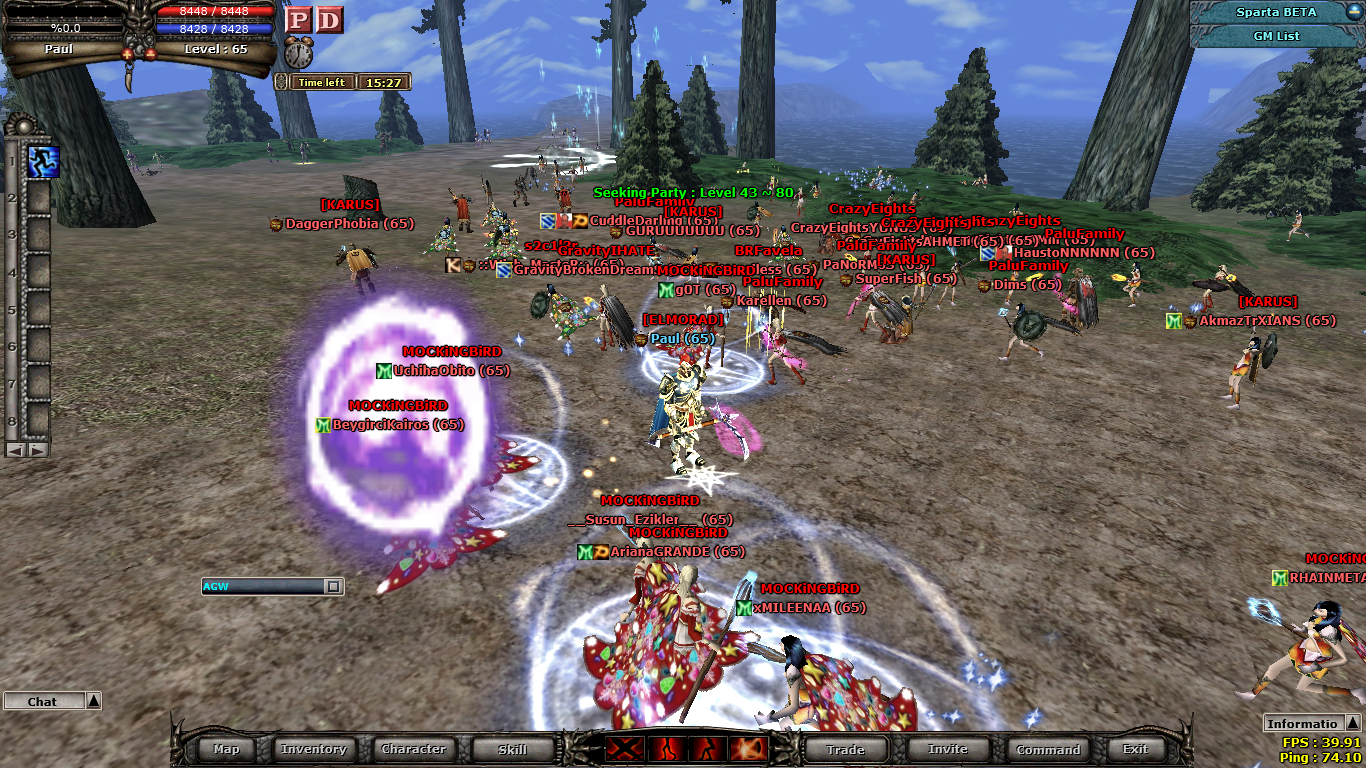Image resolution: width=1366 pixels, height=768 pixels.
Task: Open the Inventory window
Action: coord(313,749)
